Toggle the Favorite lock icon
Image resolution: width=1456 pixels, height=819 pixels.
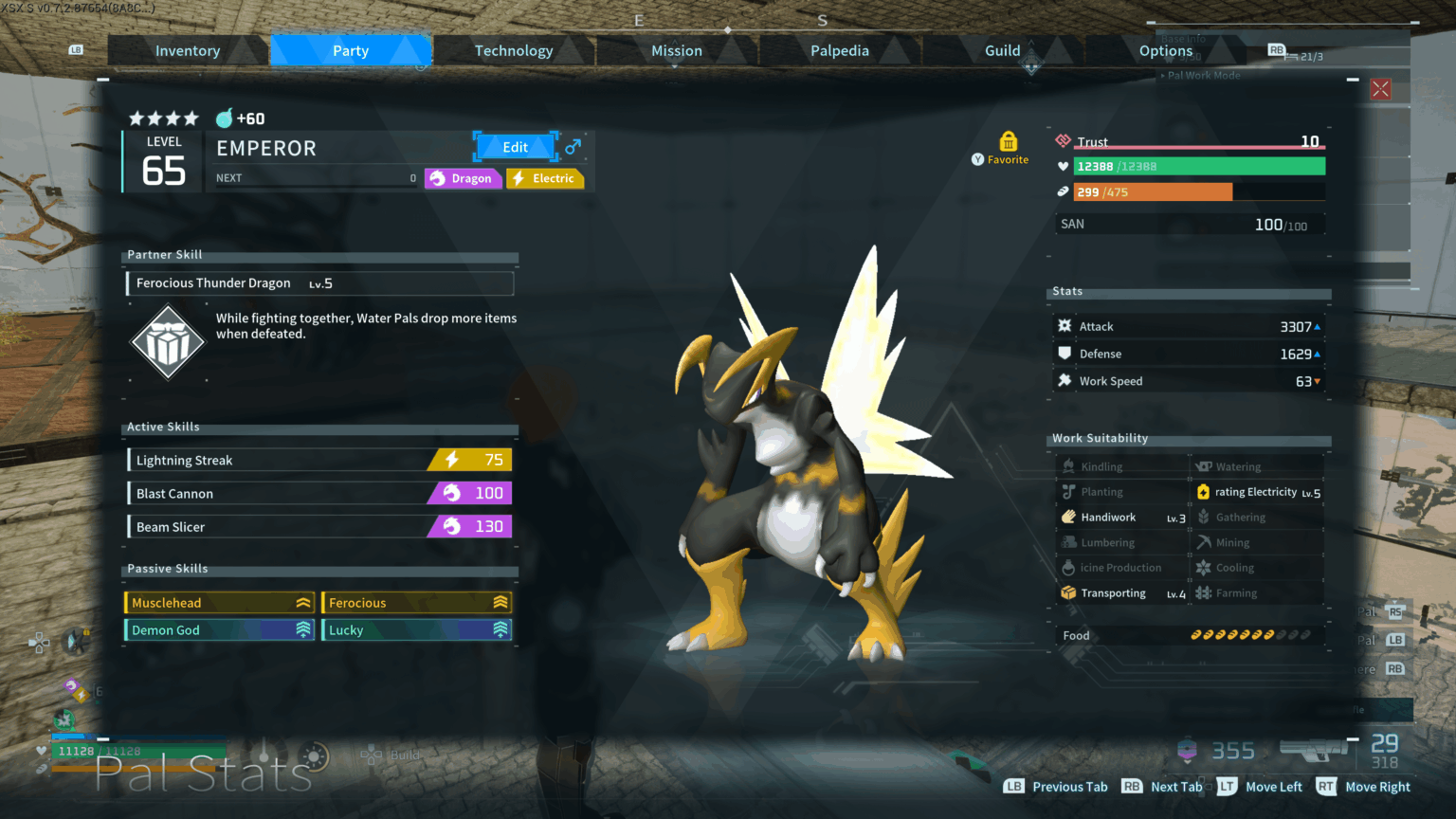[1008, 142]
